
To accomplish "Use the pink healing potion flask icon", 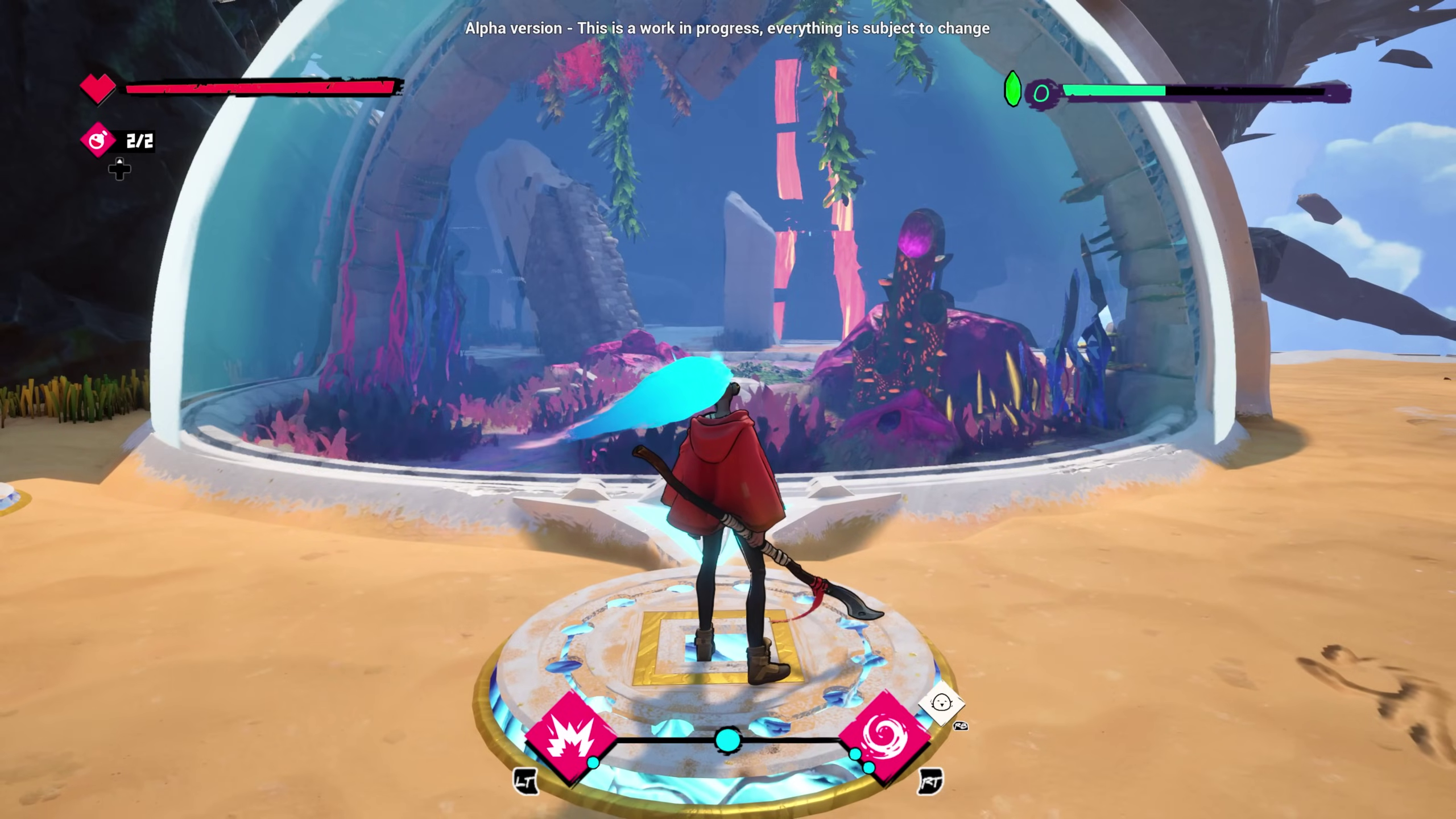I will (x=98, y=140).
